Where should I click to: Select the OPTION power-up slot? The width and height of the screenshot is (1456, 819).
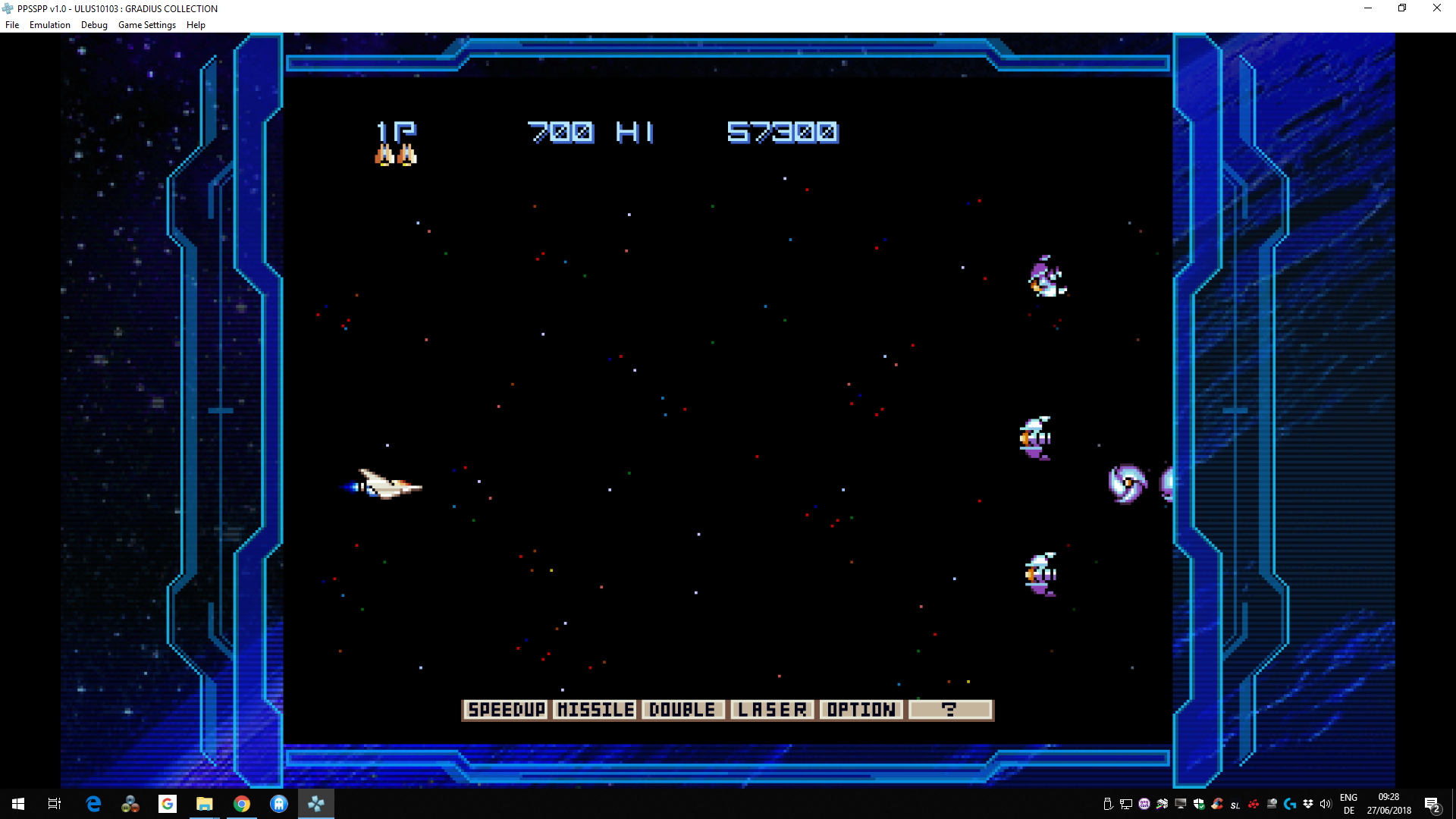point(861,710)
